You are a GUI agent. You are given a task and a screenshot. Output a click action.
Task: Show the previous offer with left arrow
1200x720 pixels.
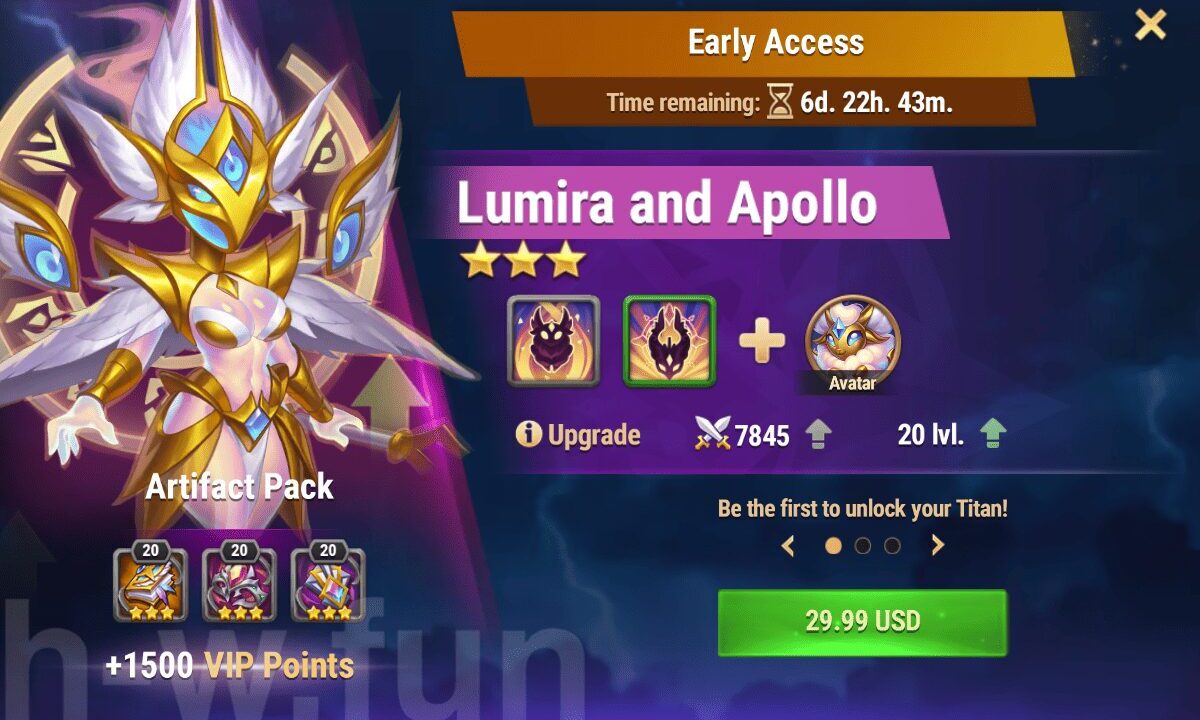[788, 546]
